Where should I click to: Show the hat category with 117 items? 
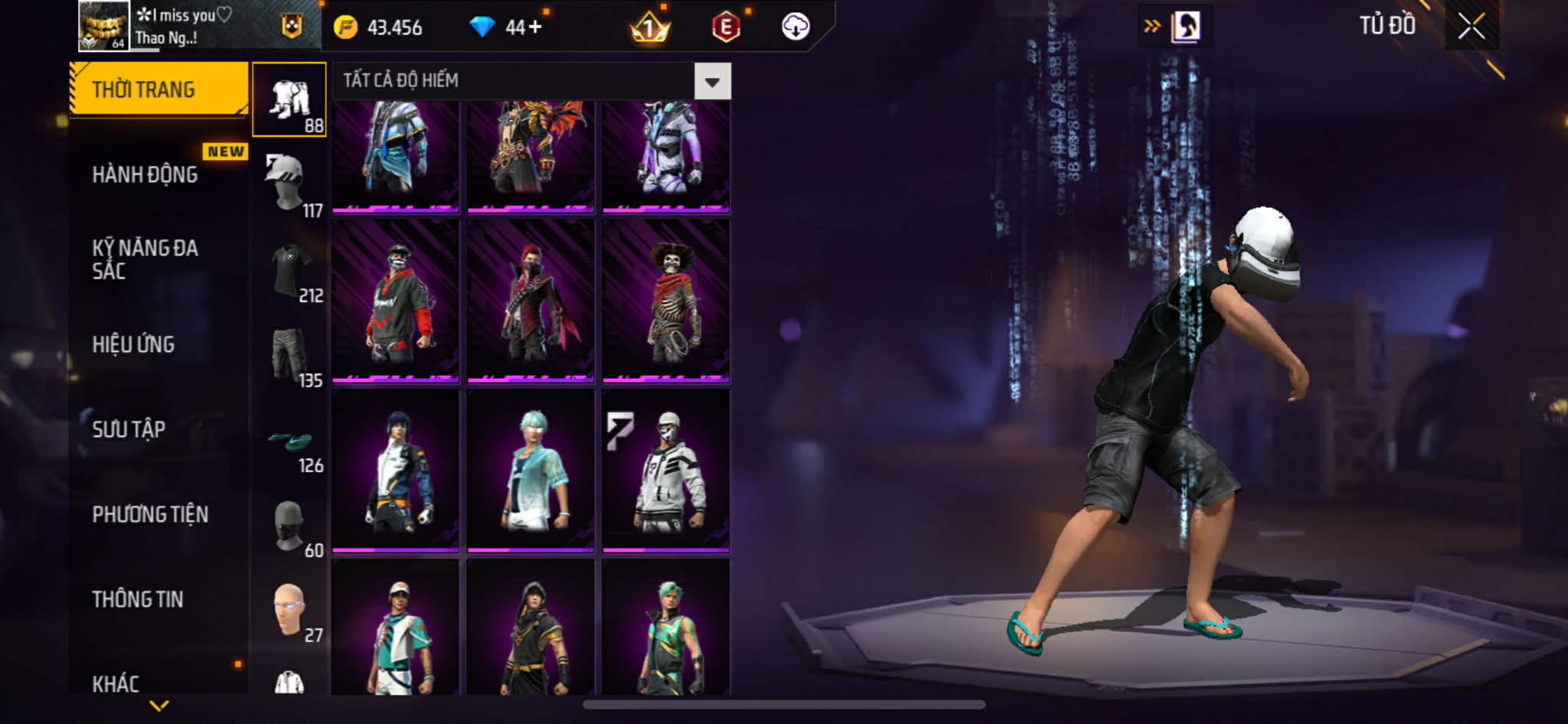(x=289, y=184)
